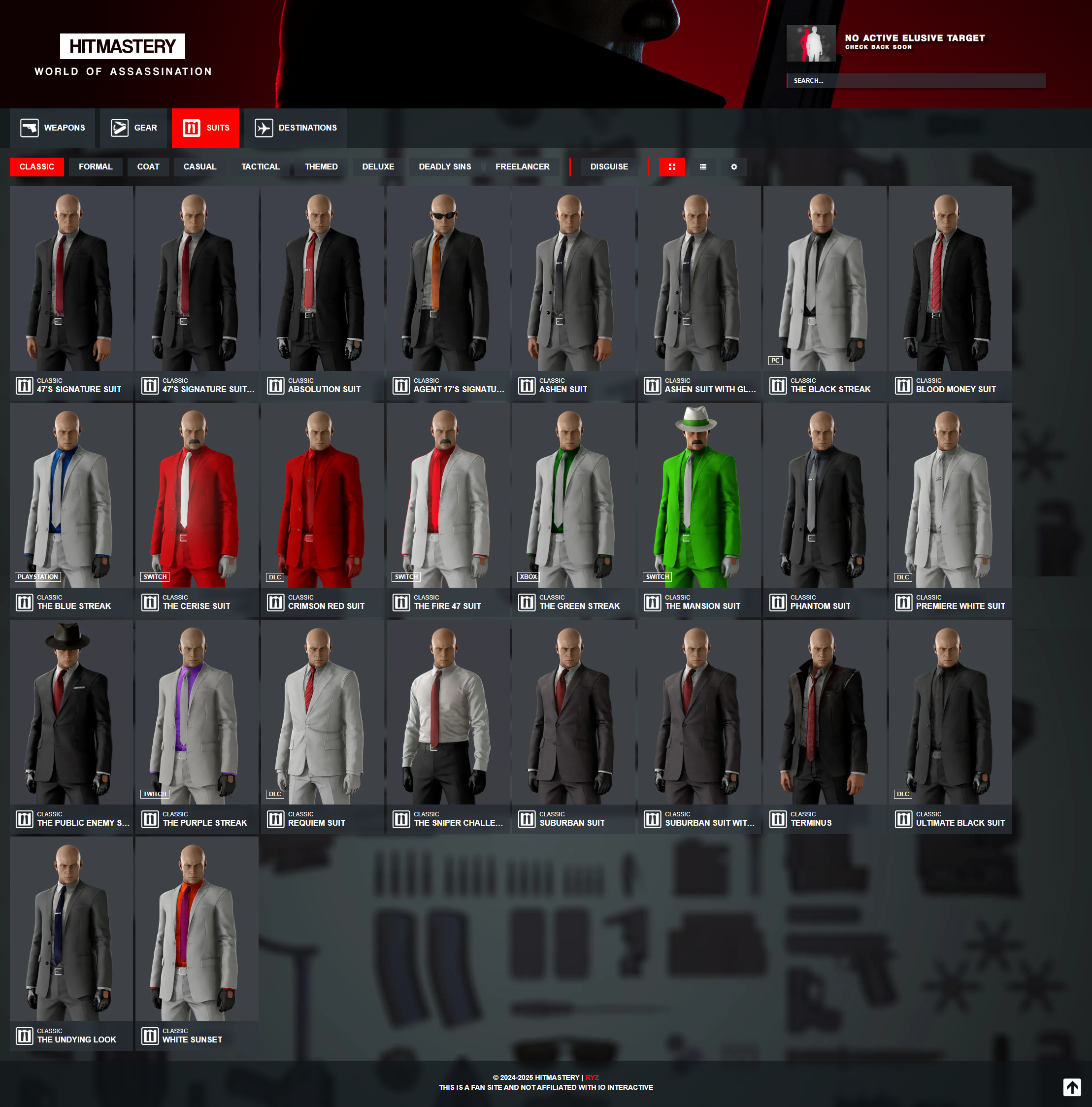Image resolution: width=1092 pixels, height=1107 pixels.
Task: Choose The Black Streak suit
Action: [825, 292]
